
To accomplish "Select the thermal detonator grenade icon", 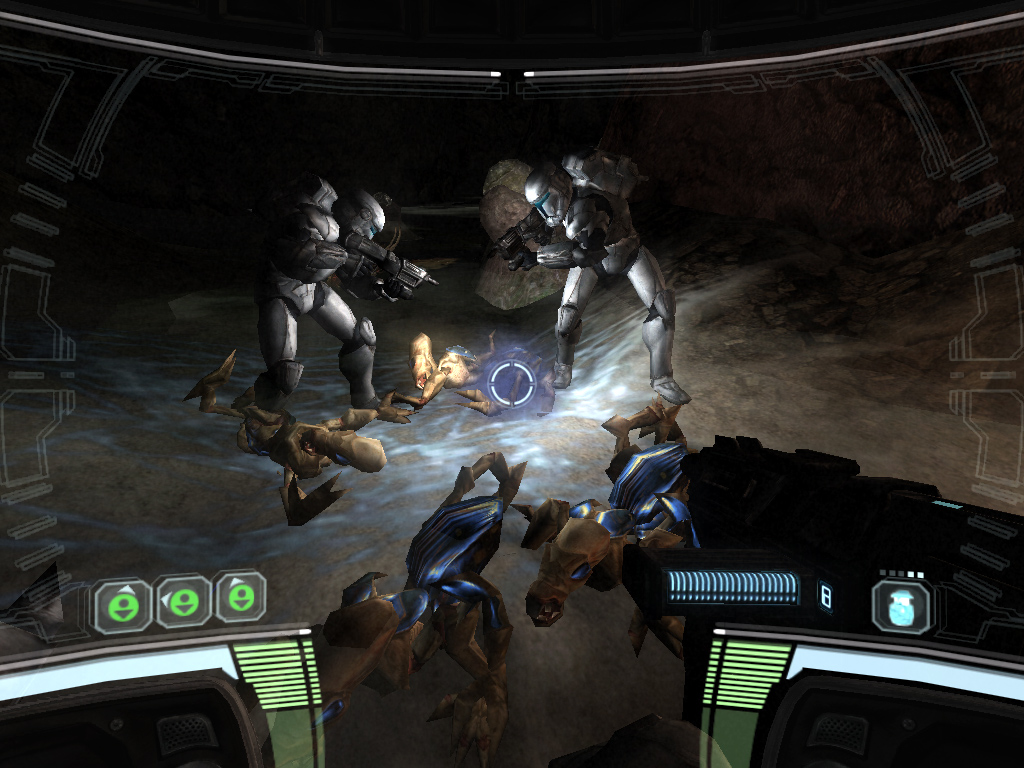I will [x=901, y=605].
